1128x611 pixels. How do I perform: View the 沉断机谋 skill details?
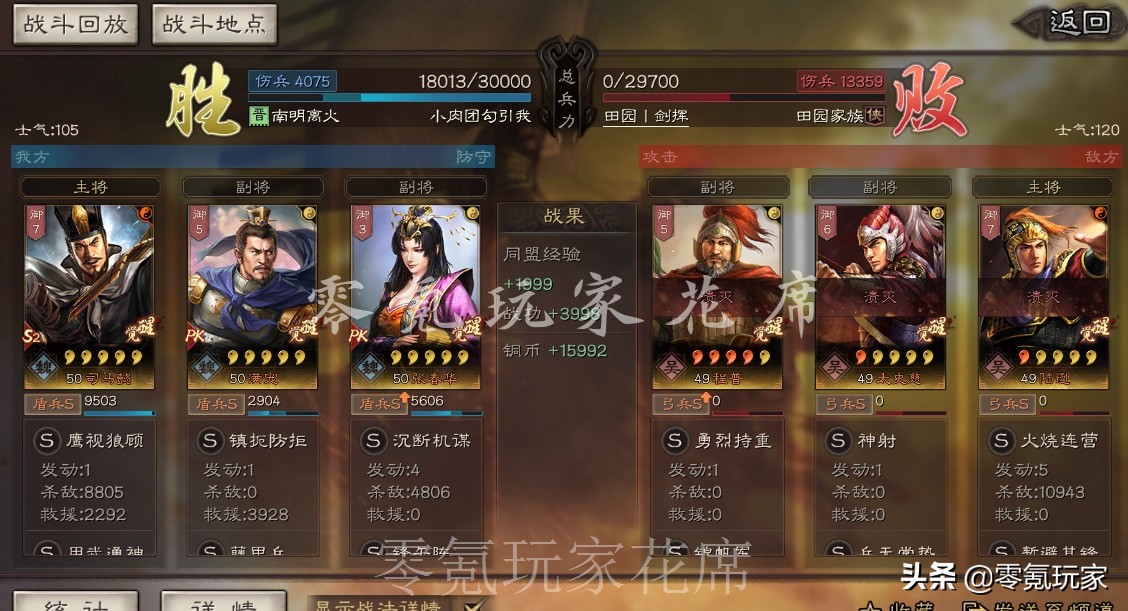(x=415, y=440)
